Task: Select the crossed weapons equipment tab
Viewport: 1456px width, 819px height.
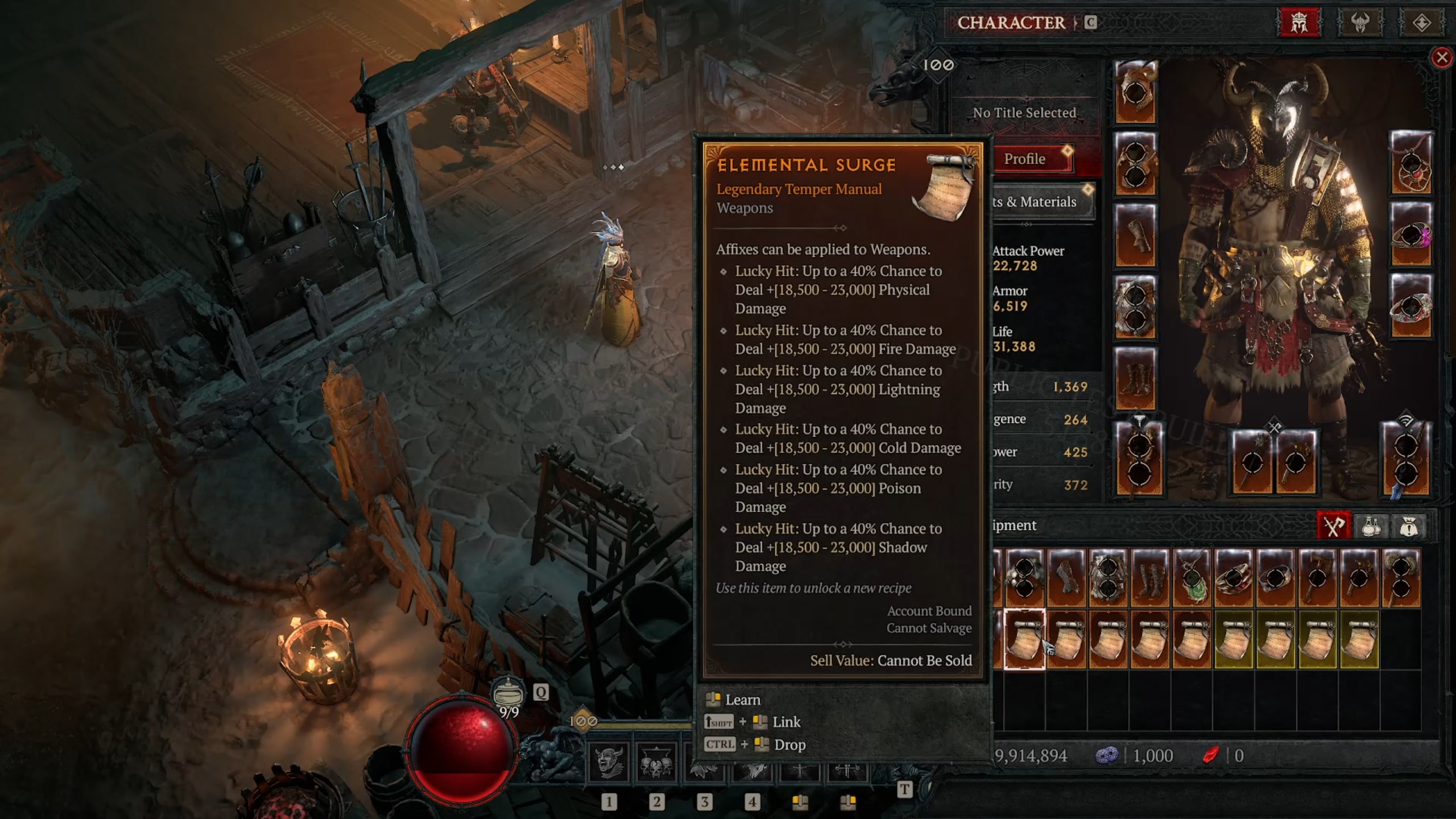Action: (1333, 526)
